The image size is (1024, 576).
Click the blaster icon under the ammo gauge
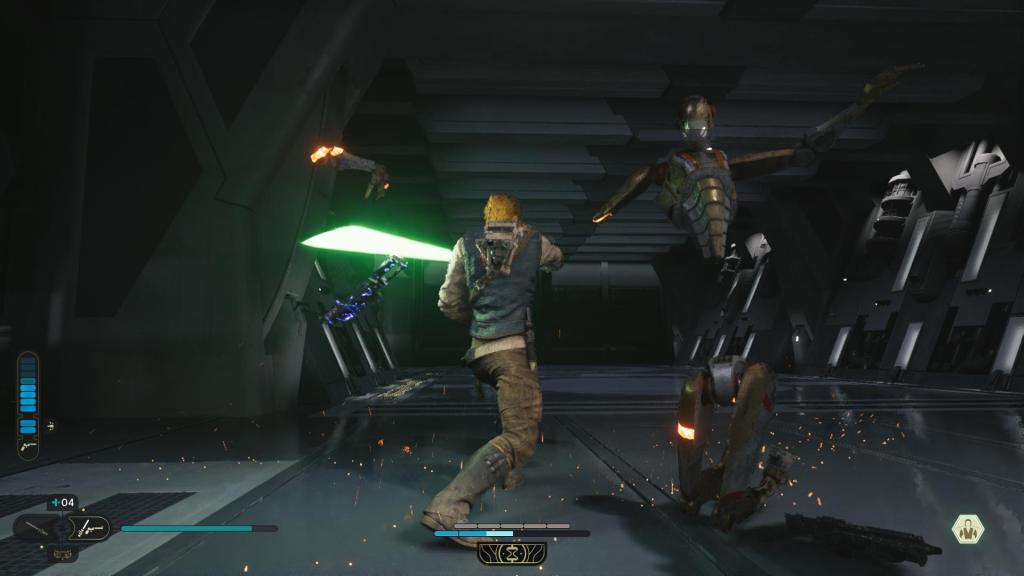[27, 447]
